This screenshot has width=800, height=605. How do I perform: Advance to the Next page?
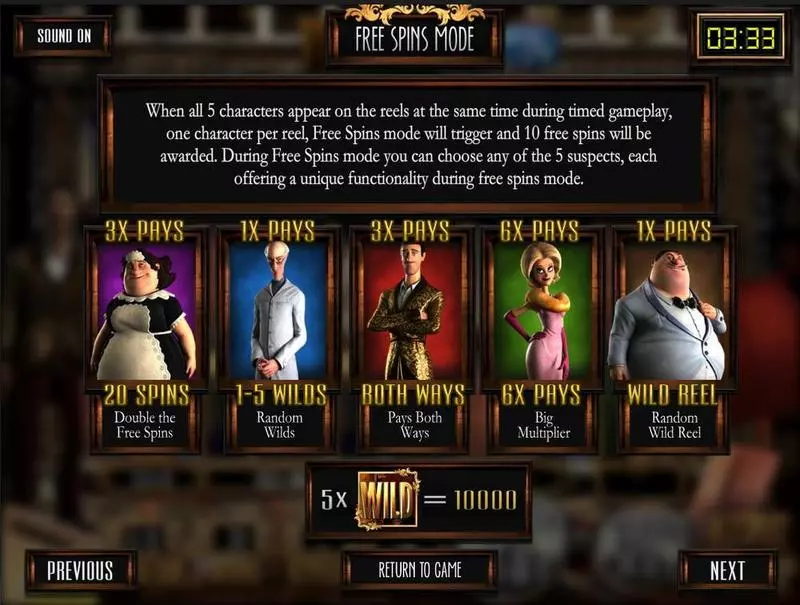727,570
